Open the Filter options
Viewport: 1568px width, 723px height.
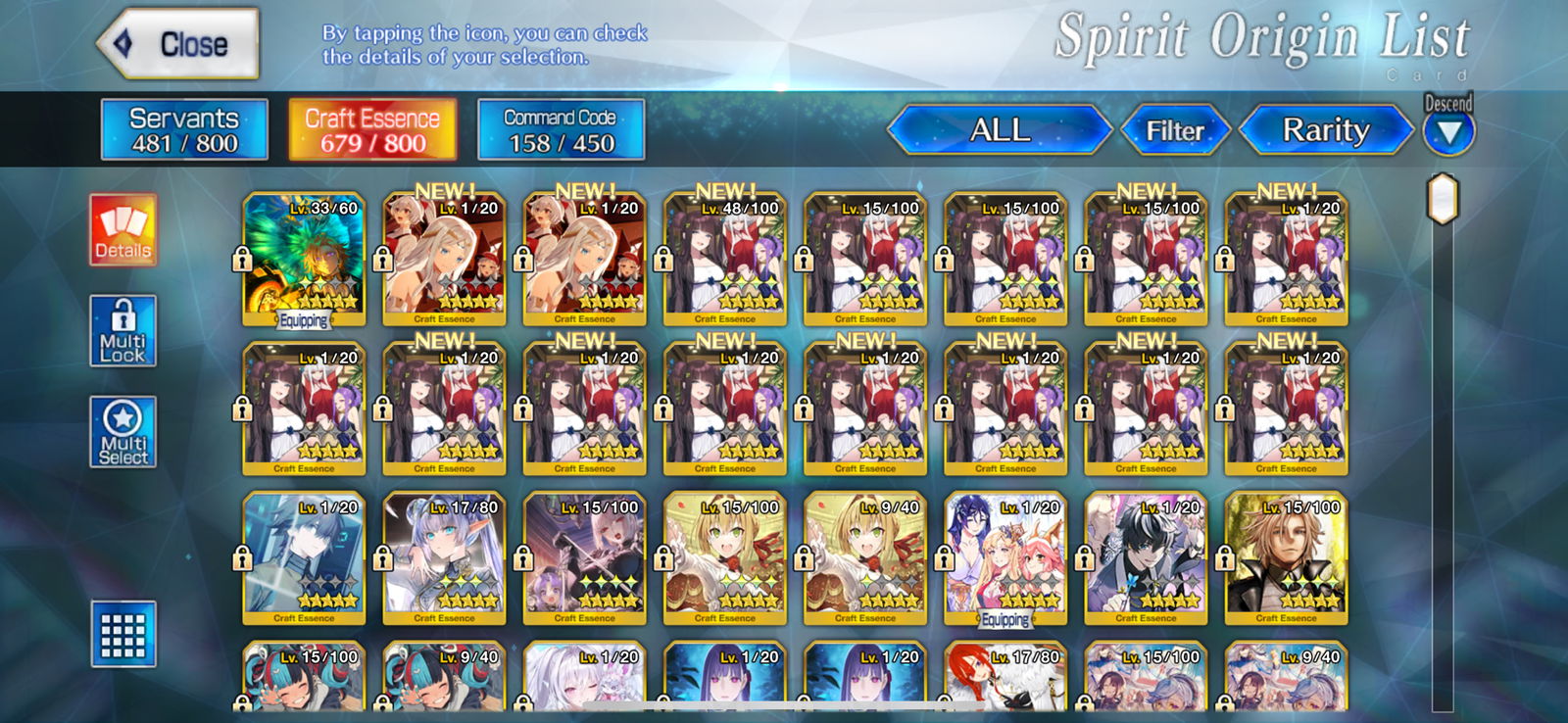coord(1175,130)
